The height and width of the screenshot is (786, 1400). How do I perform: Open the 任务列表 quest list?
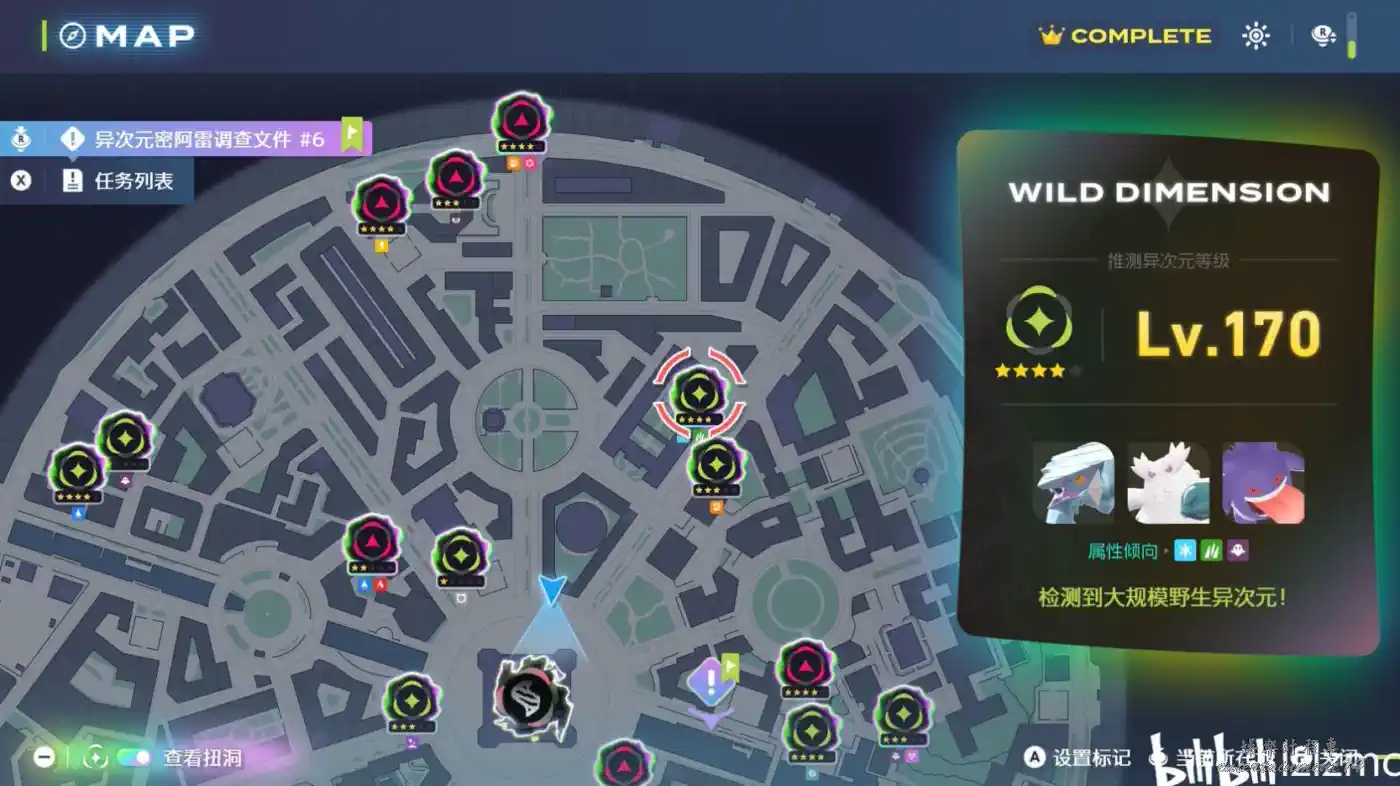(x=133, y=181)
